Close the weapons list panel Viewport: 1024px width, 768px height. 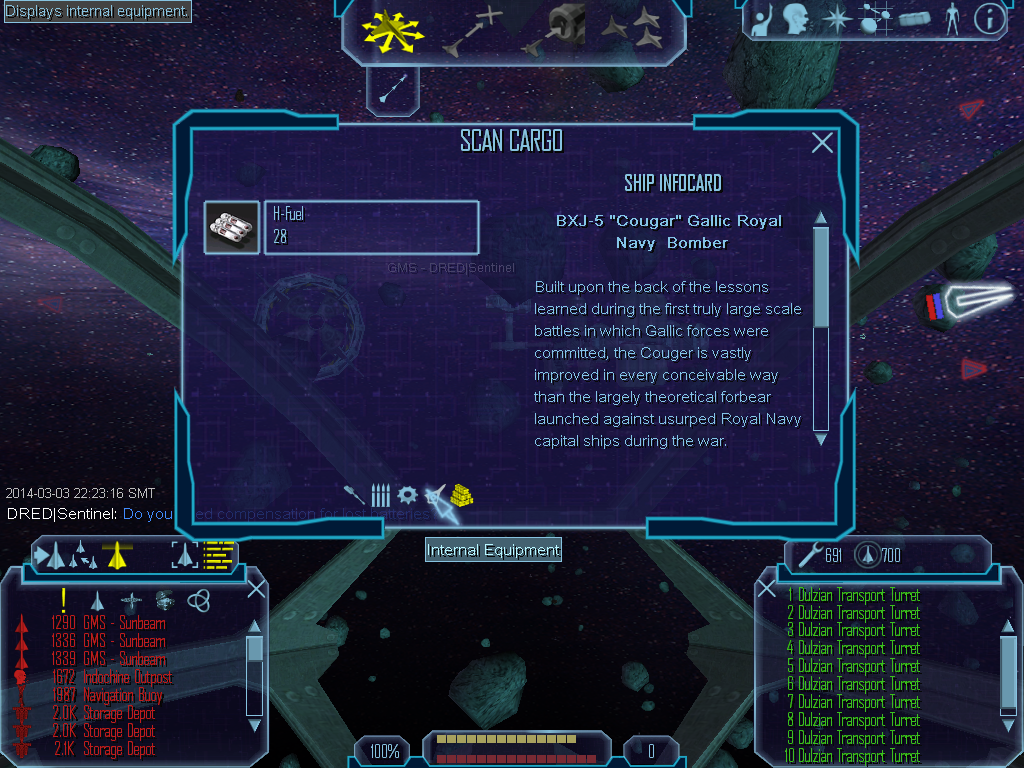coord(1010,589)
